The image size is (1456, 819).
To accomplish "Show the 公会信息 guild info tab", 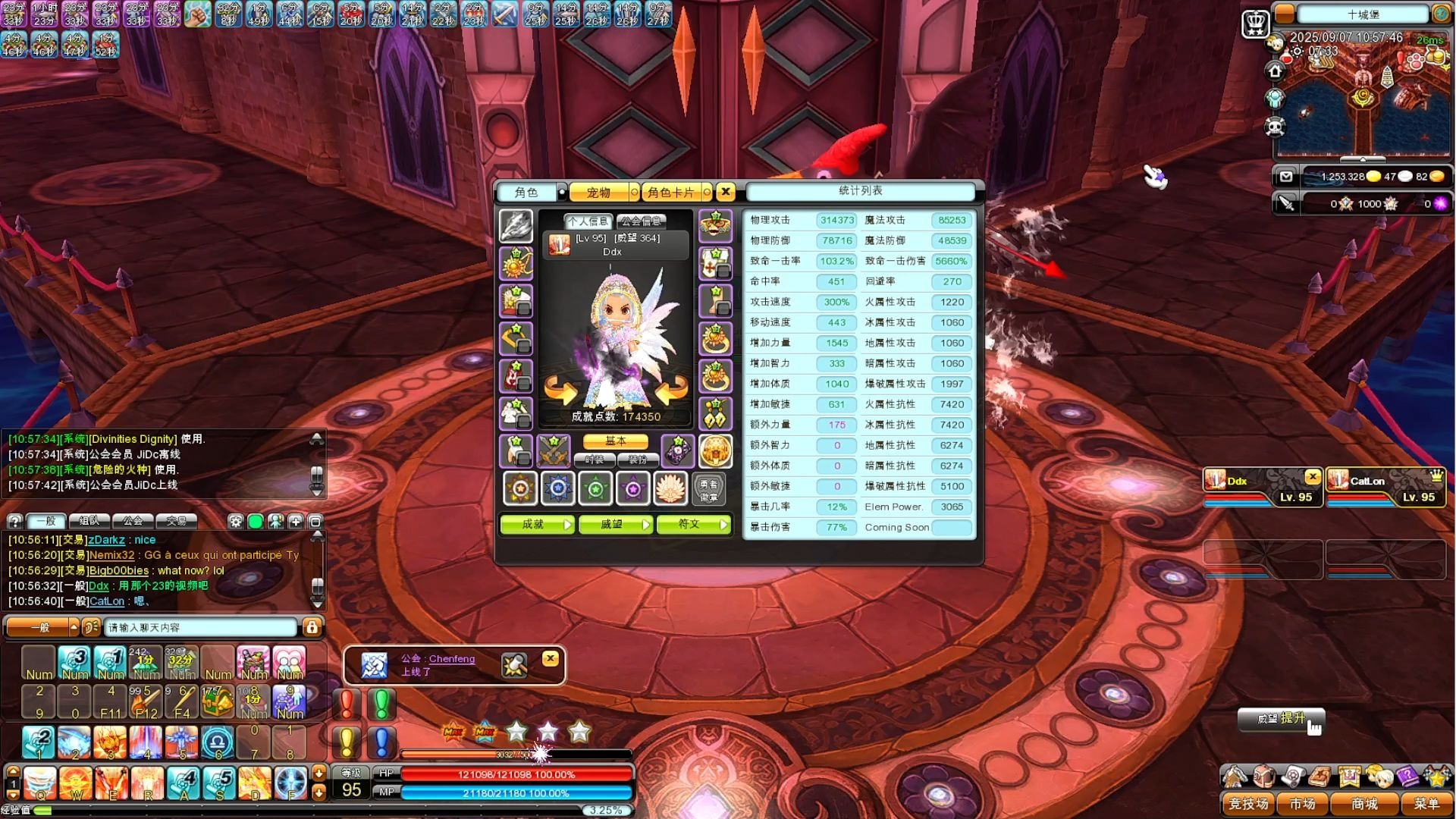I will 641,221.
